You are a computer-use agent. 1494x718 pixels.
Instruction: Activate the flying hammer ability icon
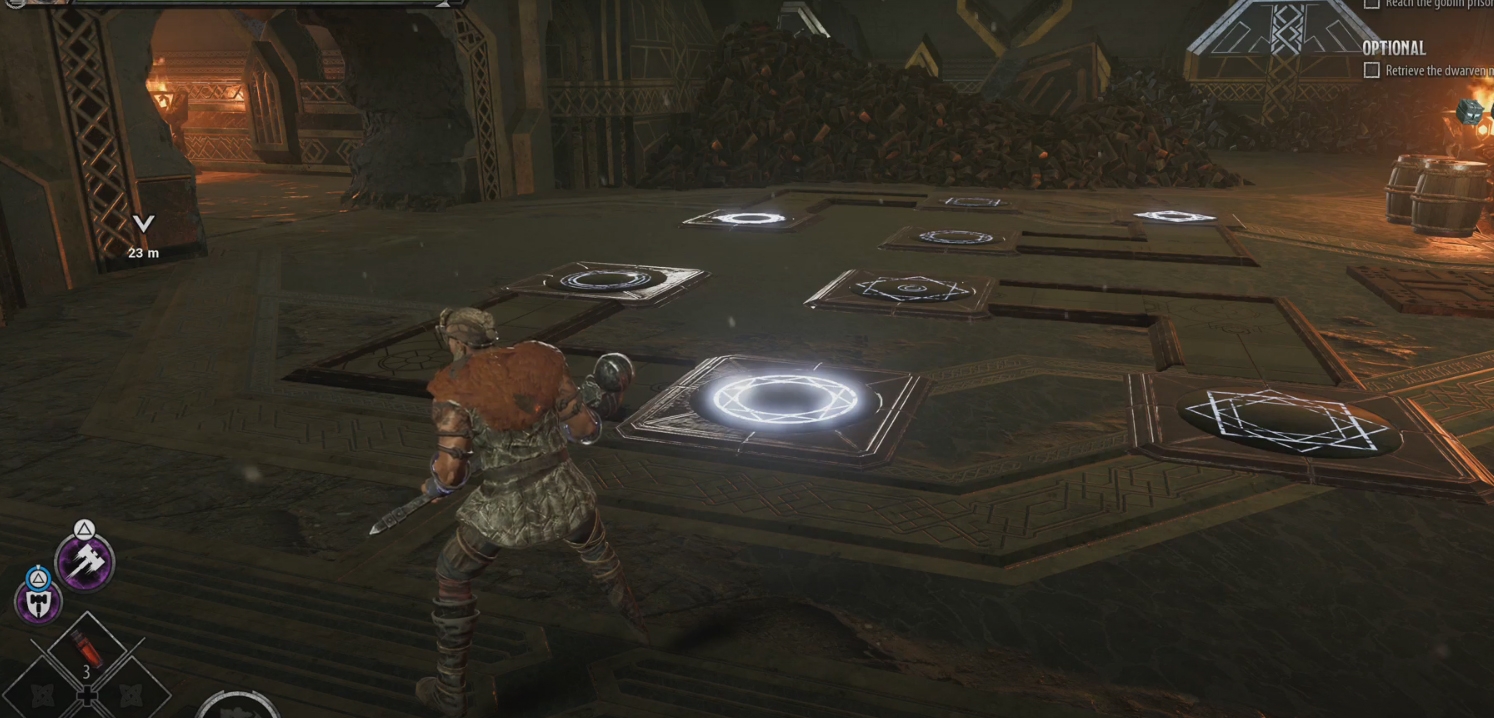click(84, 561)
